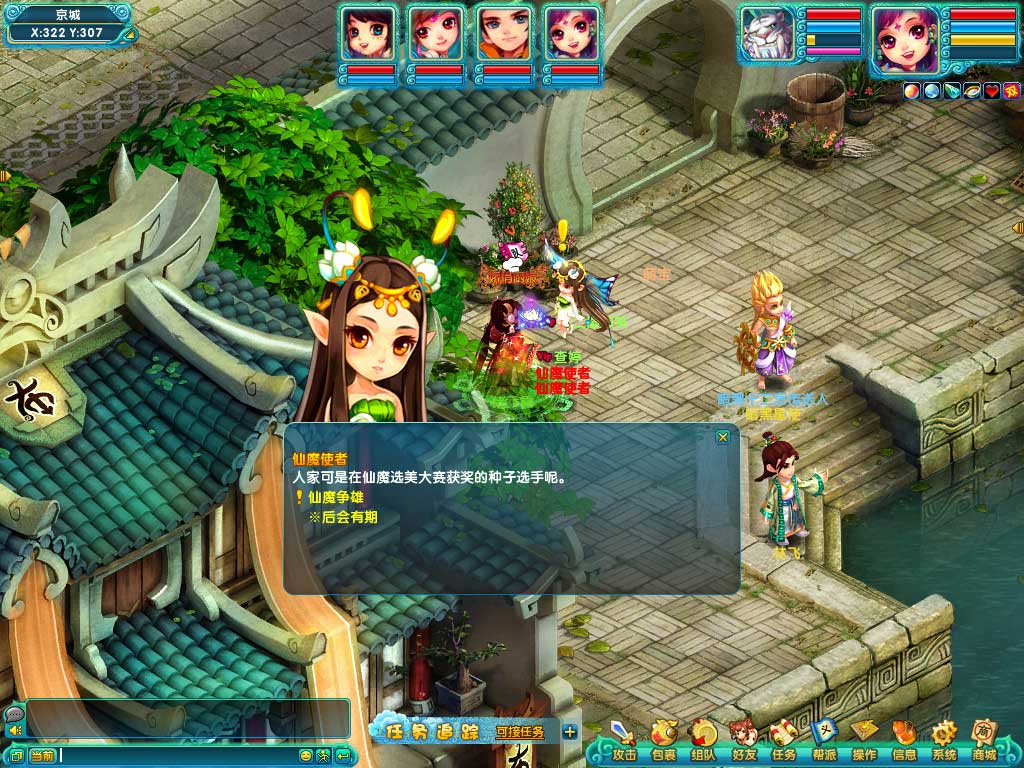This screenshot has width=1024, height=768.
Task: Open the 商城 shop
Action: 984,741
